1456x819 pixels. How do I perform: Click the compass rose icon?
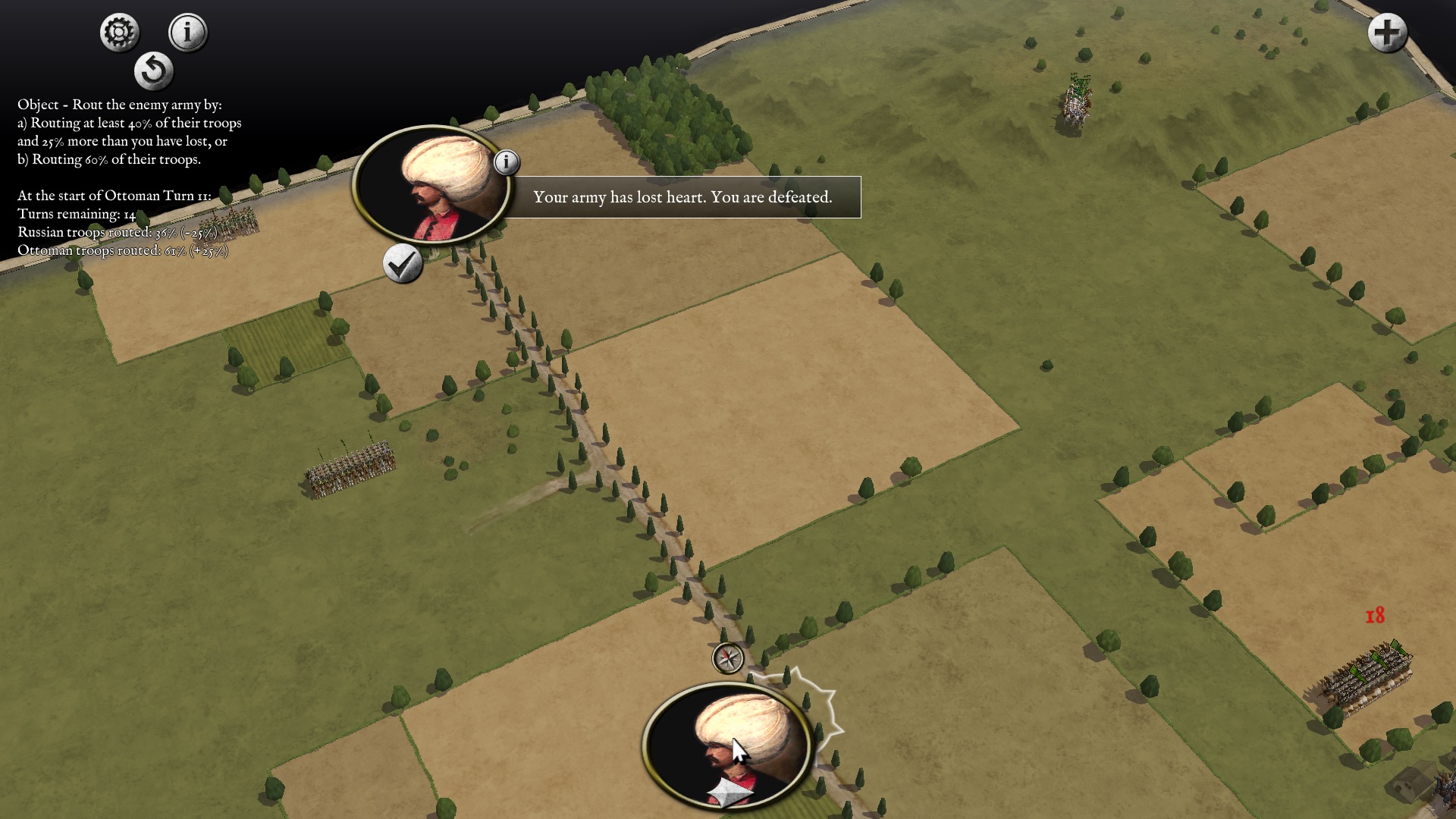tap(728, 658)
